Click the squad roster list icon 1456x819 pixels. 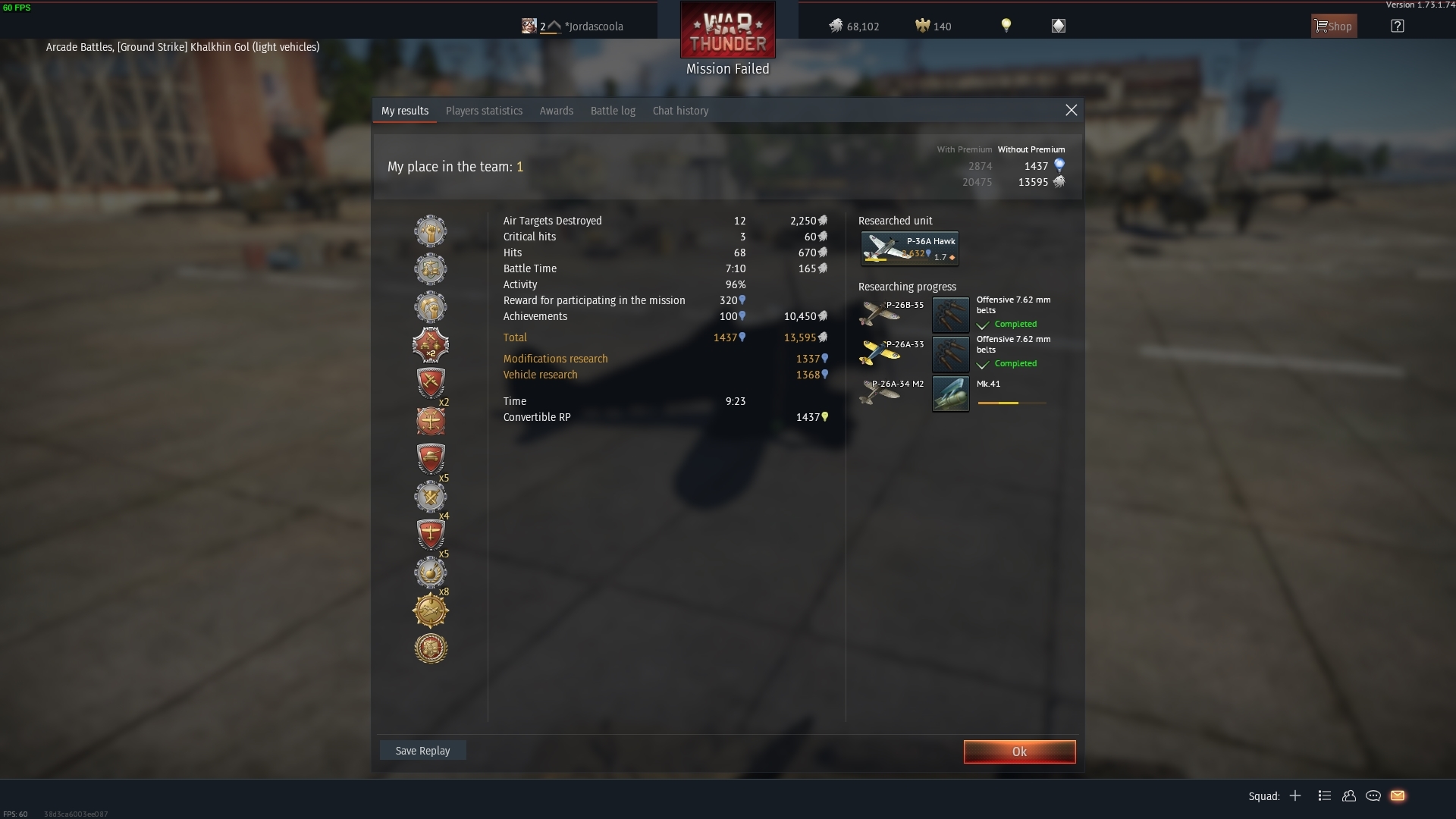click(x=1325, y=796)
